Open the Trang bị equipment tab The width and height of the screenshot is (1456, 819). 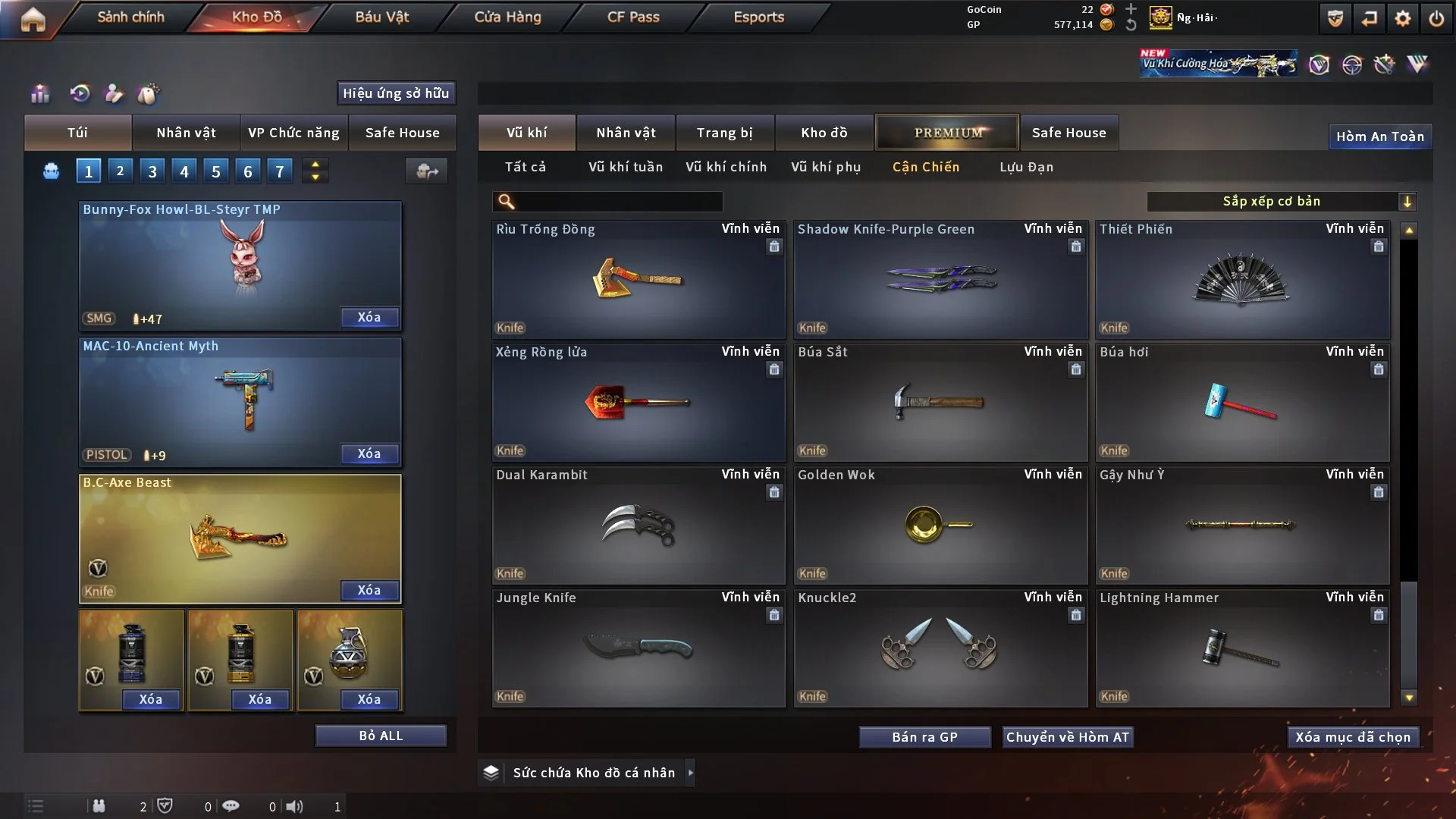724,133
